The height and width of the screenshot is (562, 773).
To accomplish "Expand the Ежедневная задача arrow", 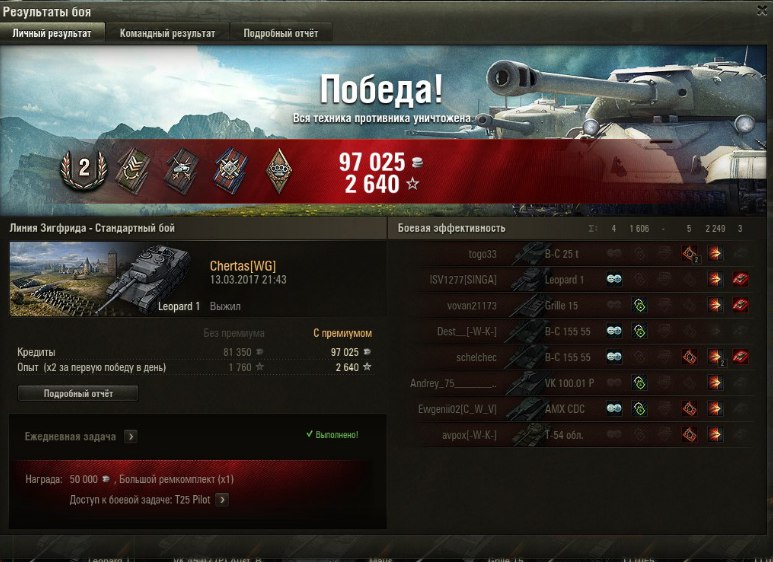I will click(x=131, y=437).
